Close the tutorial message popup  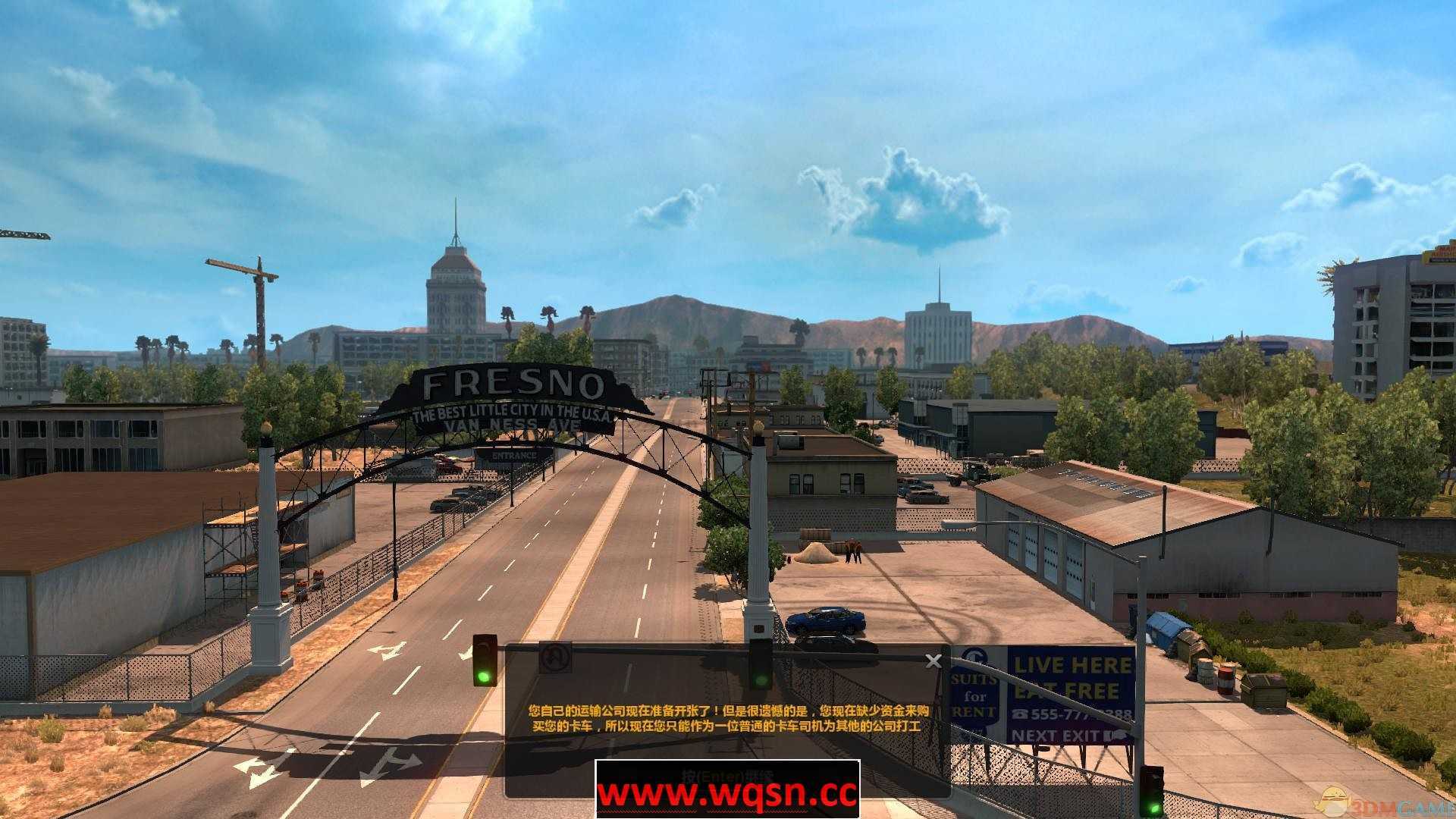932,661
